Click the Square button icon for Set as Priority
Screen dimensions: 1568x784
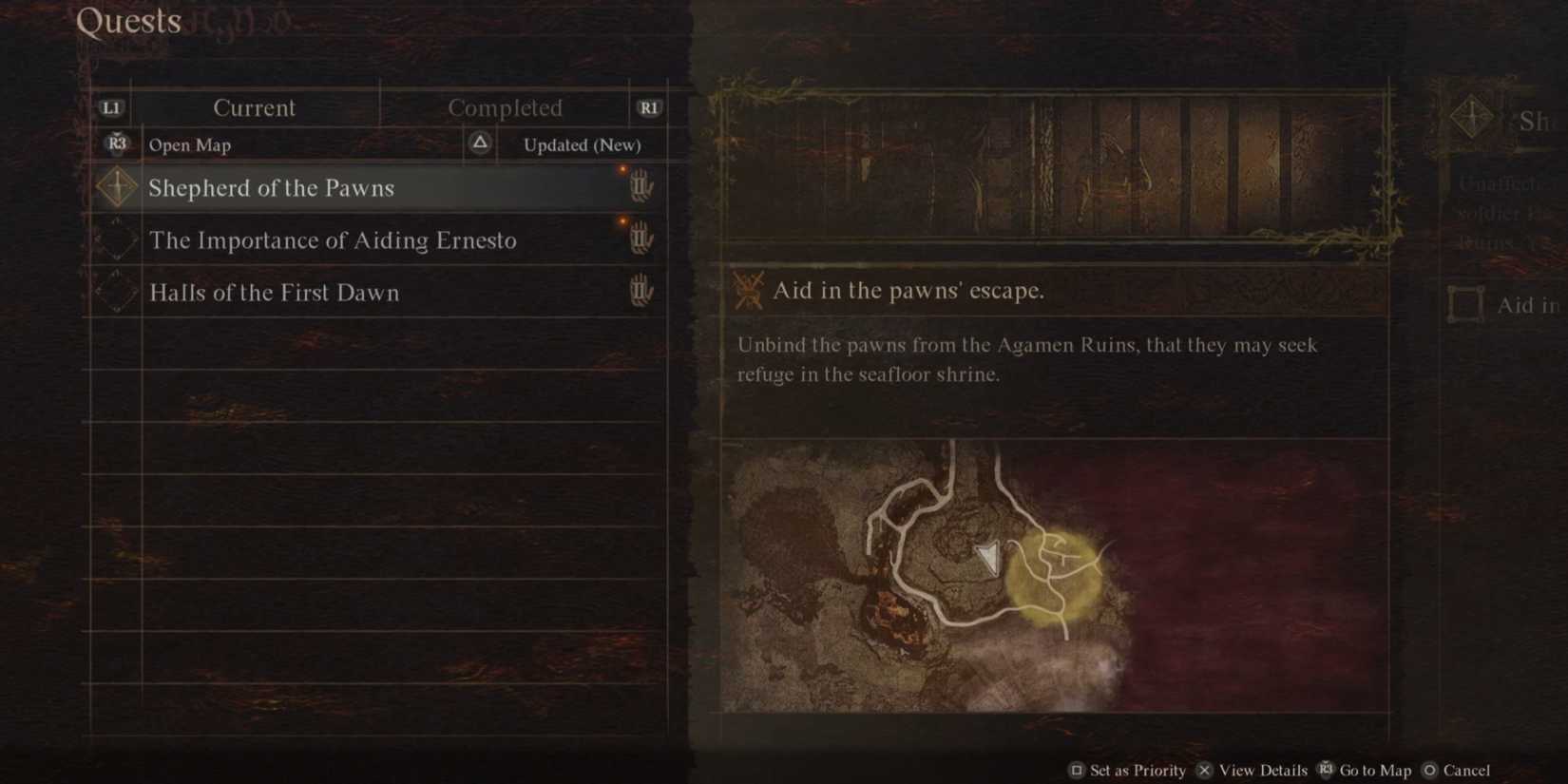tap(1078, 770)
